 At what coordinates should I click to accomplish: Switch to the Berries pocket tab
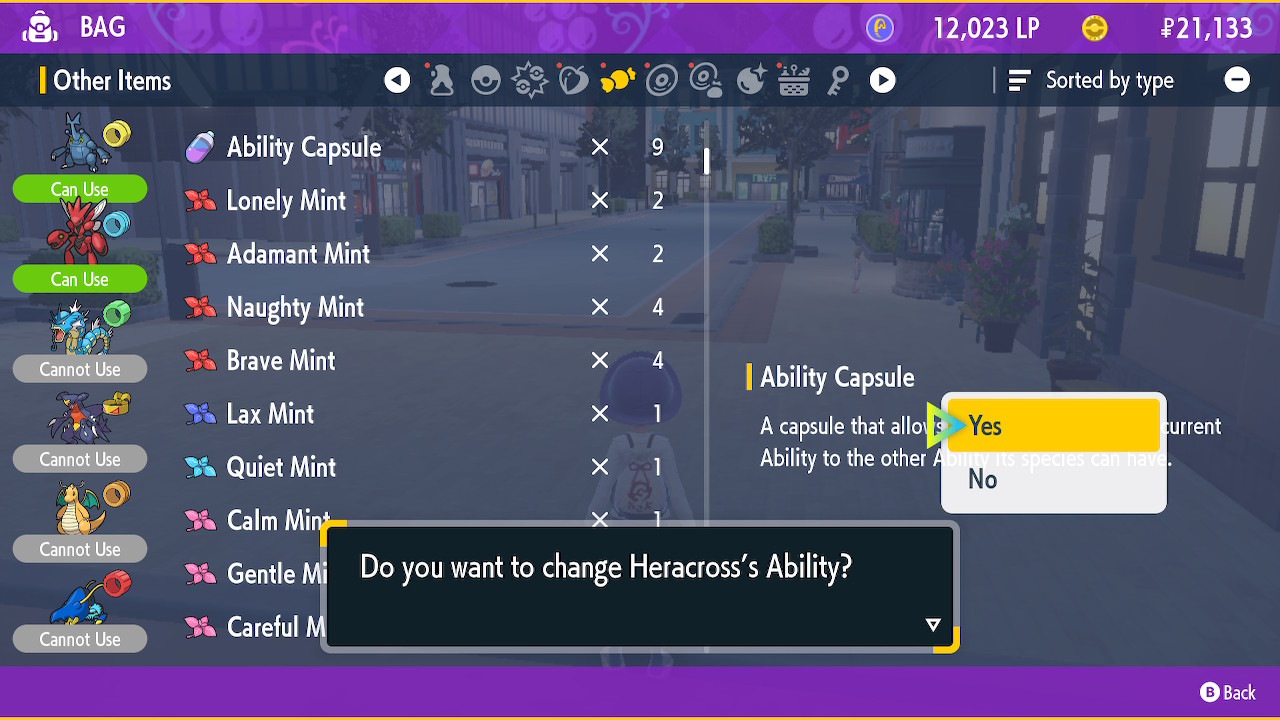574,81
